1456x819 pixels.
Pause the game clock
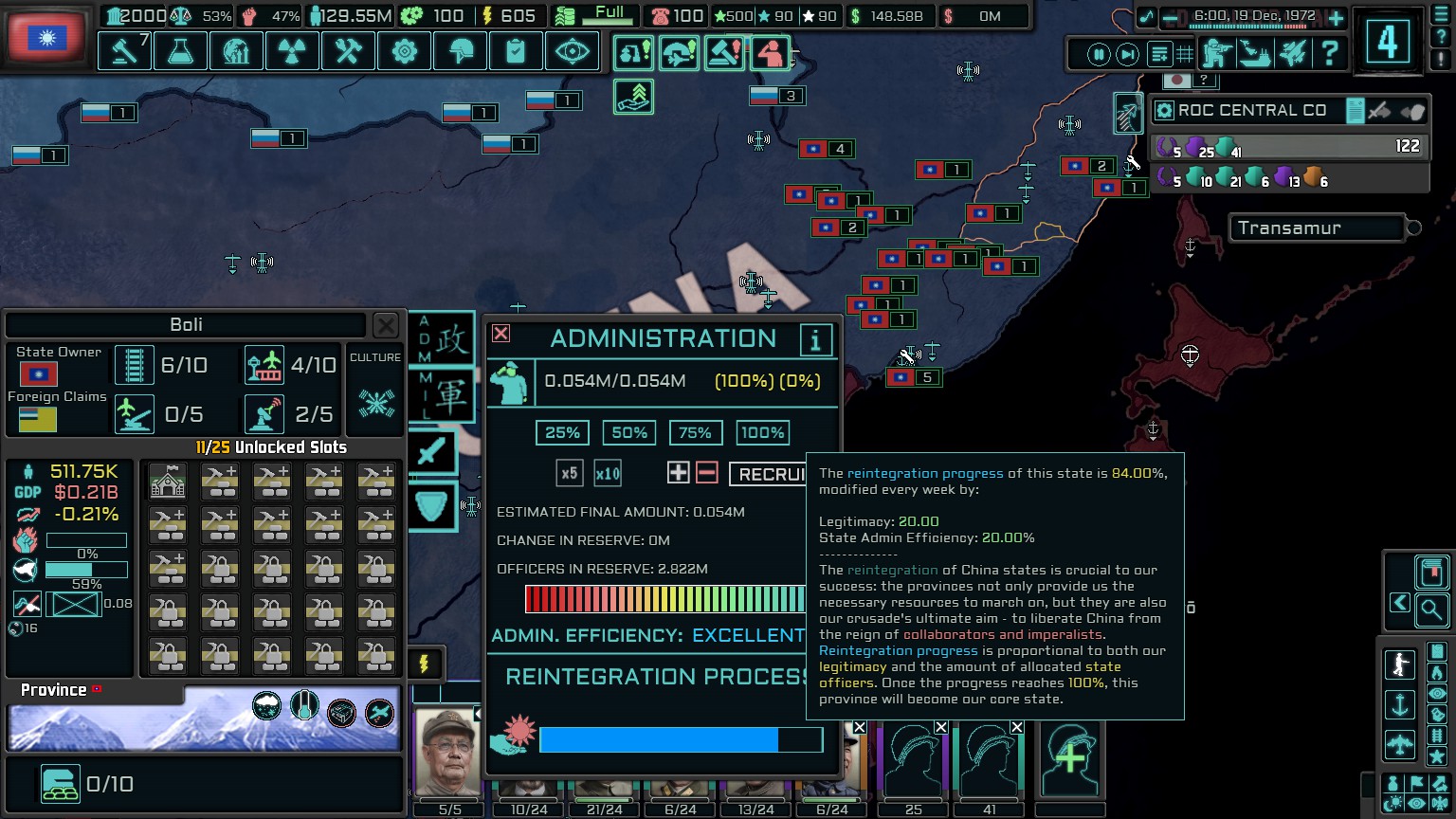pyautogui.click(x=1099, y=54)
